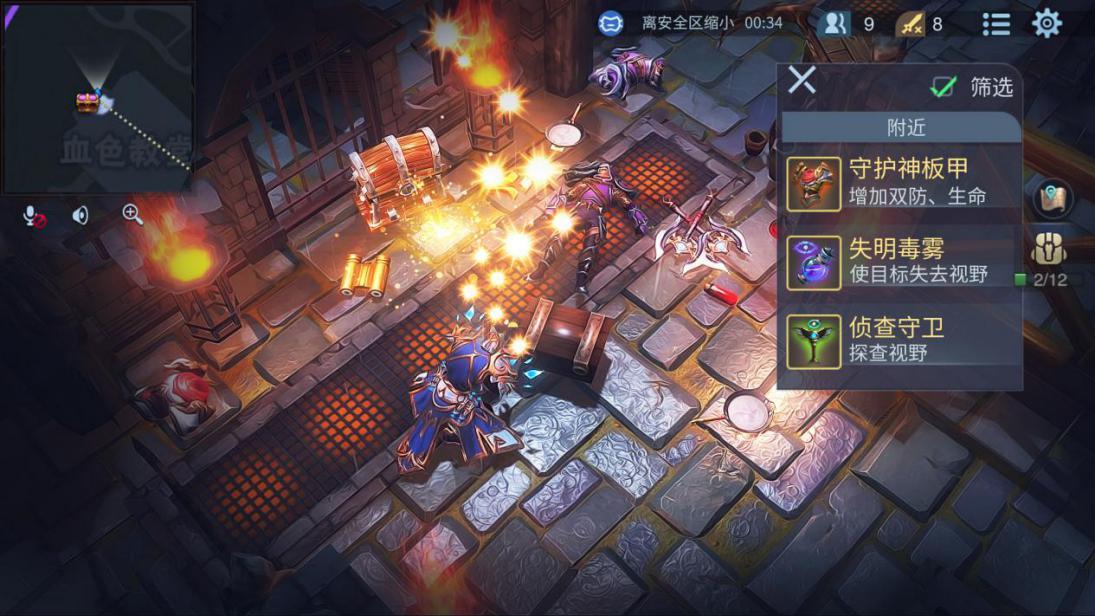
Task: Click the magnifier zoom button
Action: click(132, 214)
